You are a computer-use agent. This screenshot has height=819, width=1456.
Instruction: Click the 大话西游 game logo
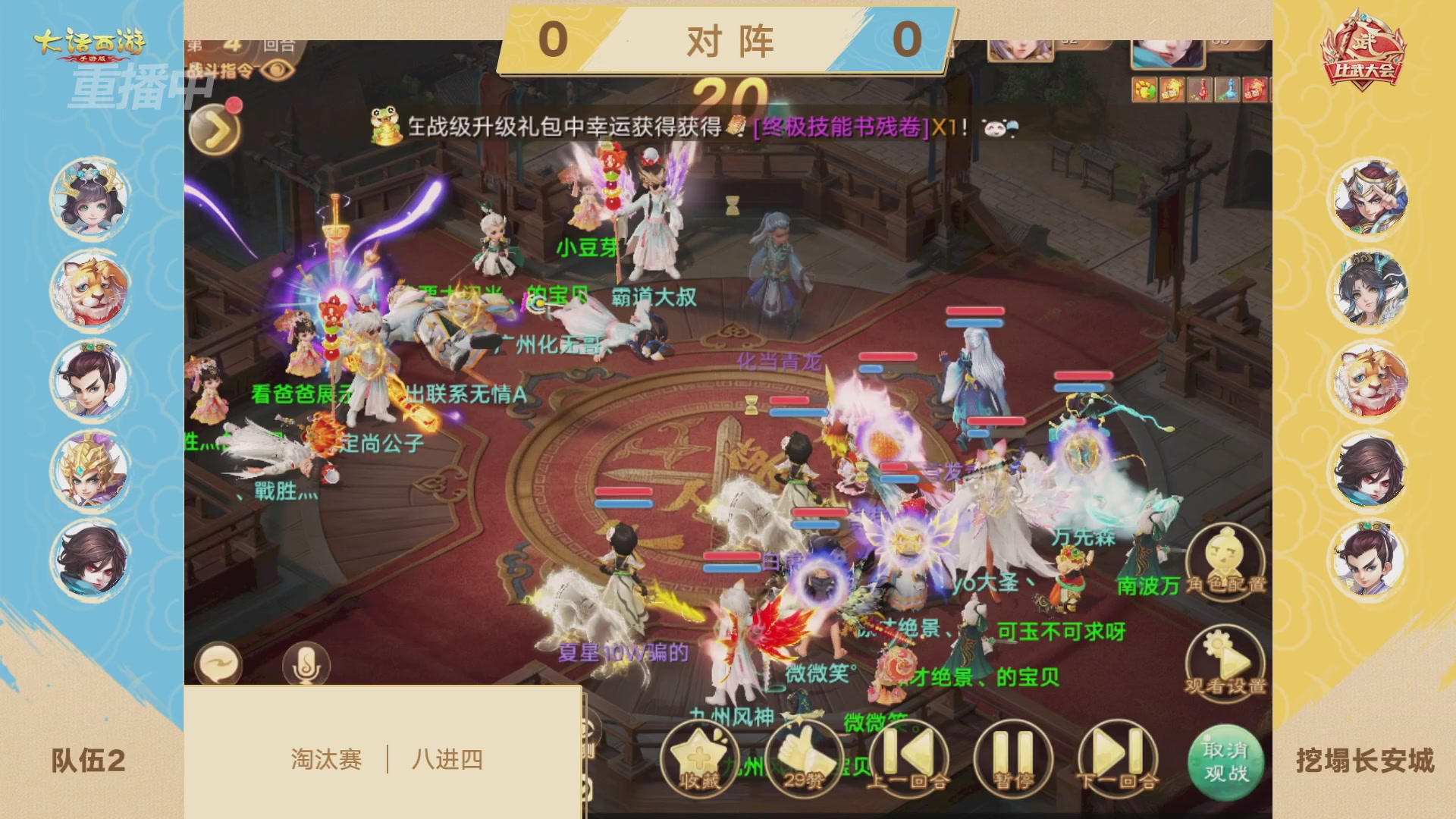click(x=91, y=42)
